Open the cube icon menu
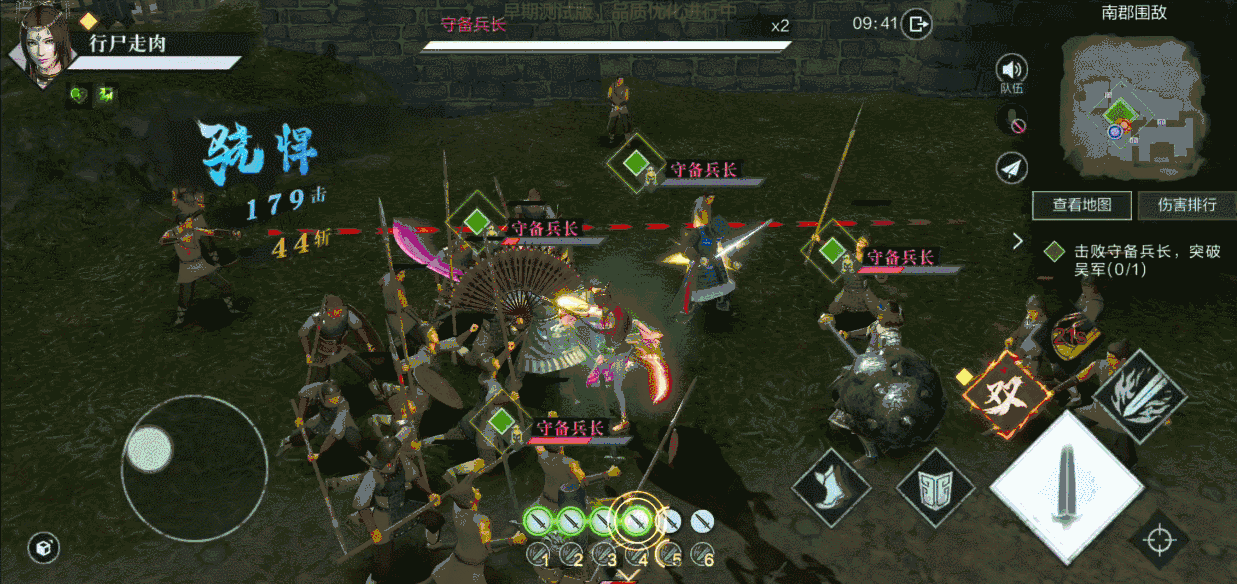Image resolution: width=1237 pixels, height=584 pixels. tap(43, 547)
